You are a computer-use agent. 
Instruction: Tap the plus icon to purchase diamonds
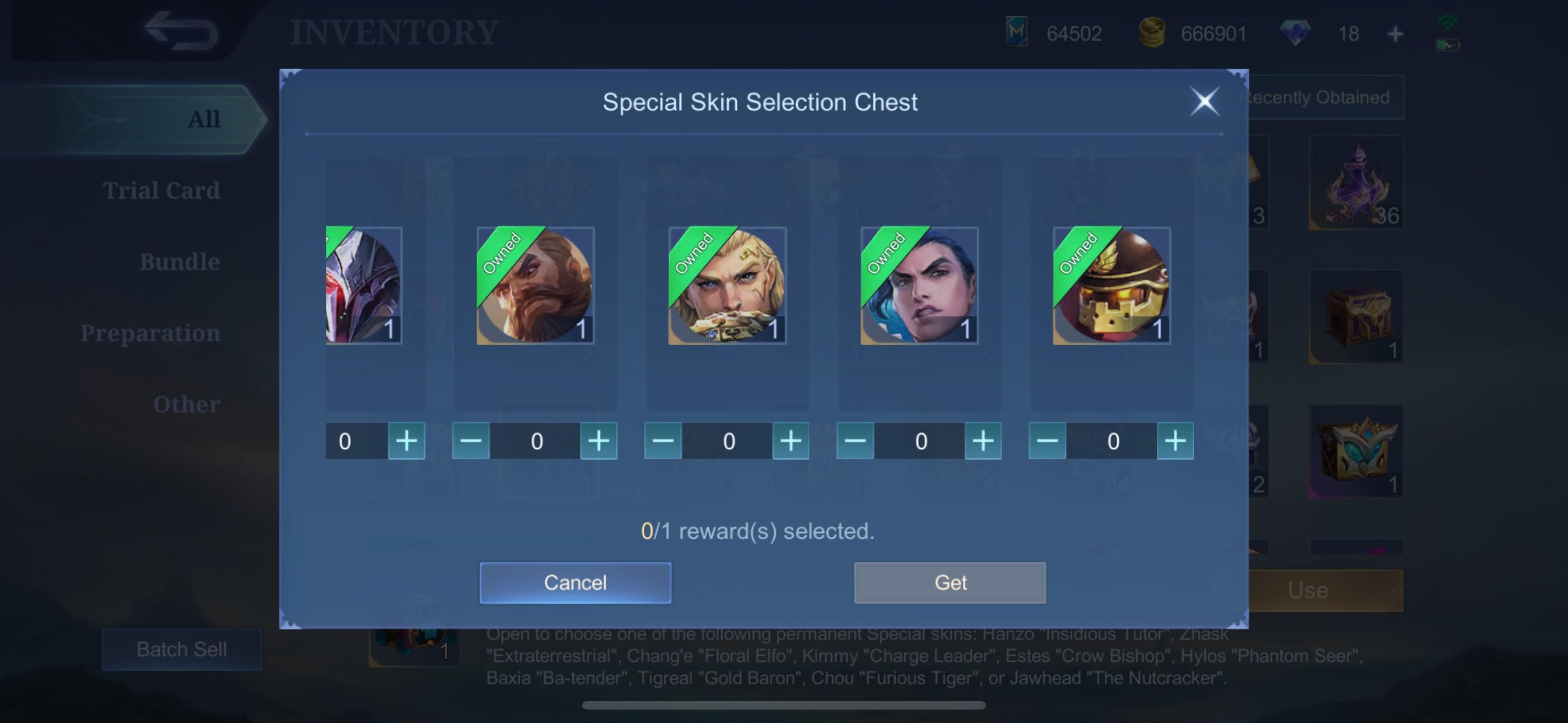click(x=1397, y=34)
